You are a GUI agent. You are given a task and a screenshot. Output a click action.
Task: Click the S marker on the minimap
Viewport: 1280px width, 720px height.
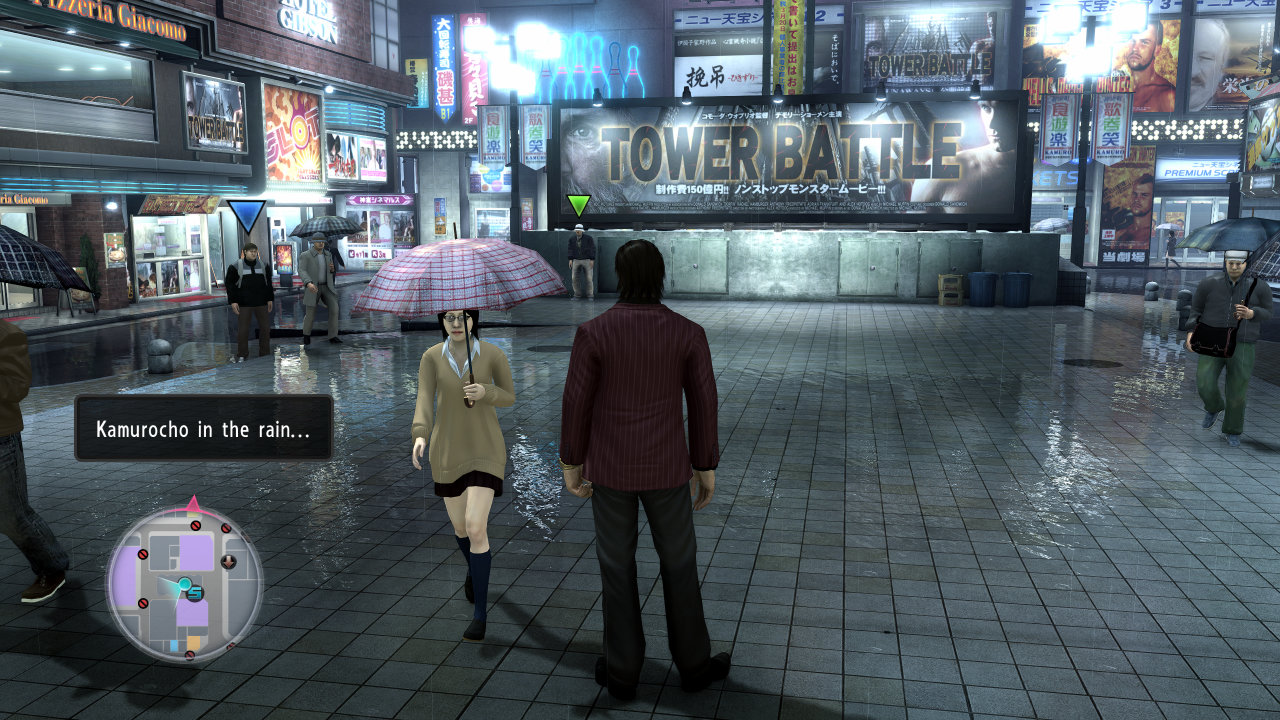pos(194,593)
